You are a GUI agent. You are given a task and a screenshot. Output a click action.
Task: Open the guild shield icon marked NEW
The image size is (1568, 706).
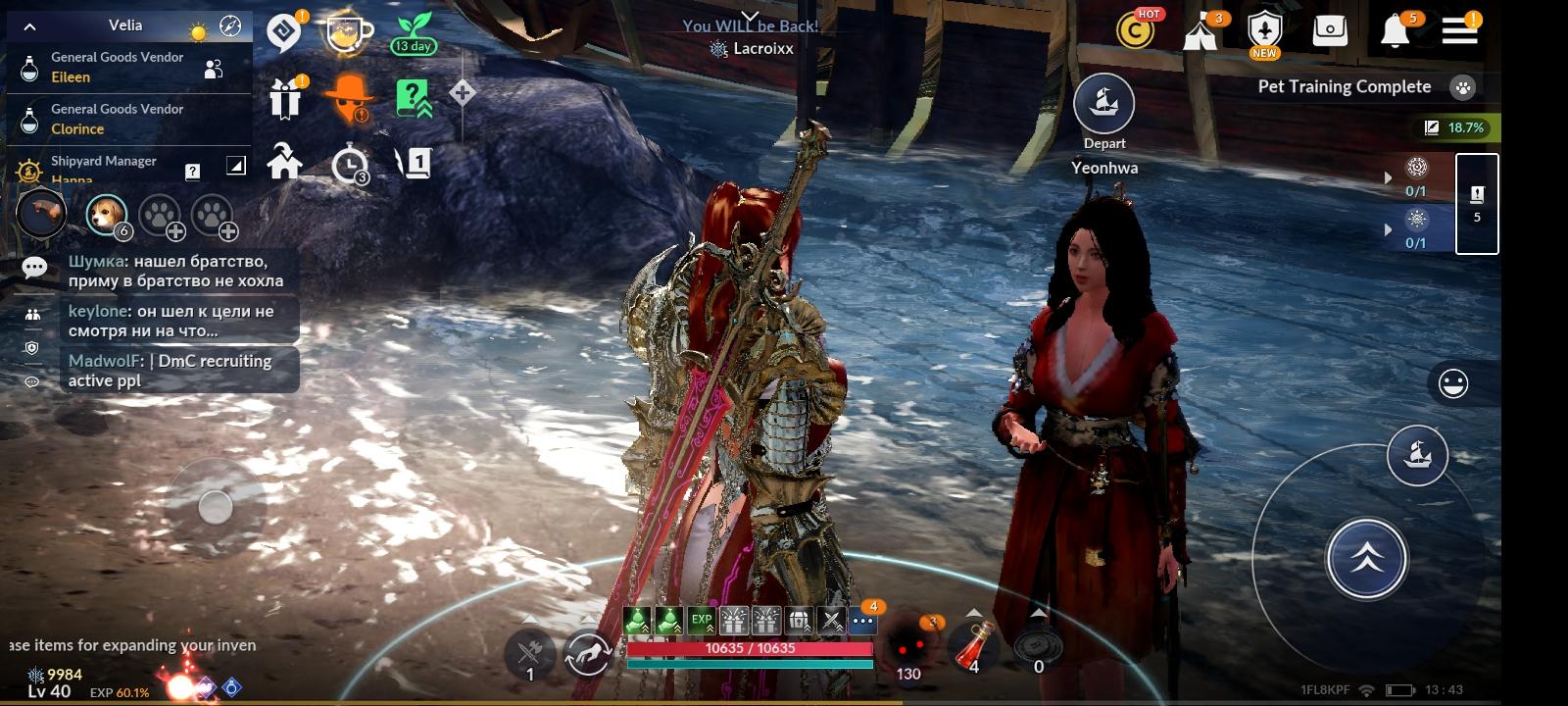1264,31
